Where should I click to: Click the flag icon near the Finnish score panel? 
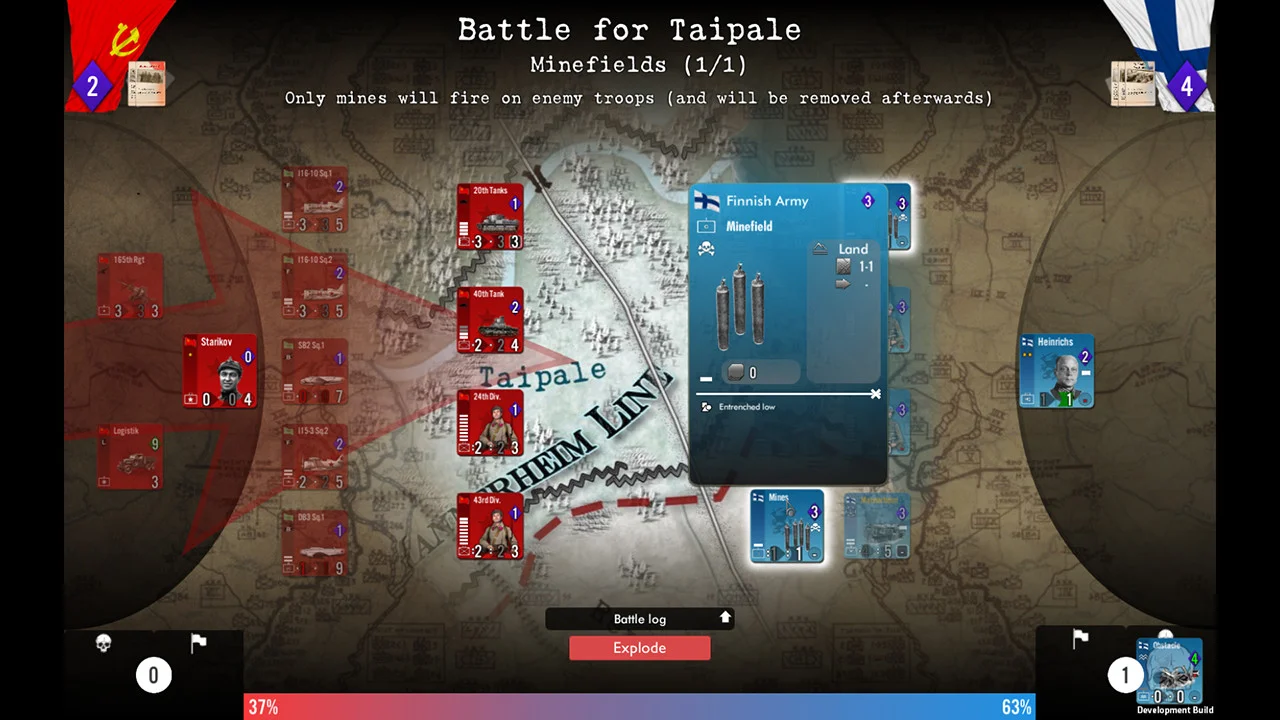[1081, 638]
